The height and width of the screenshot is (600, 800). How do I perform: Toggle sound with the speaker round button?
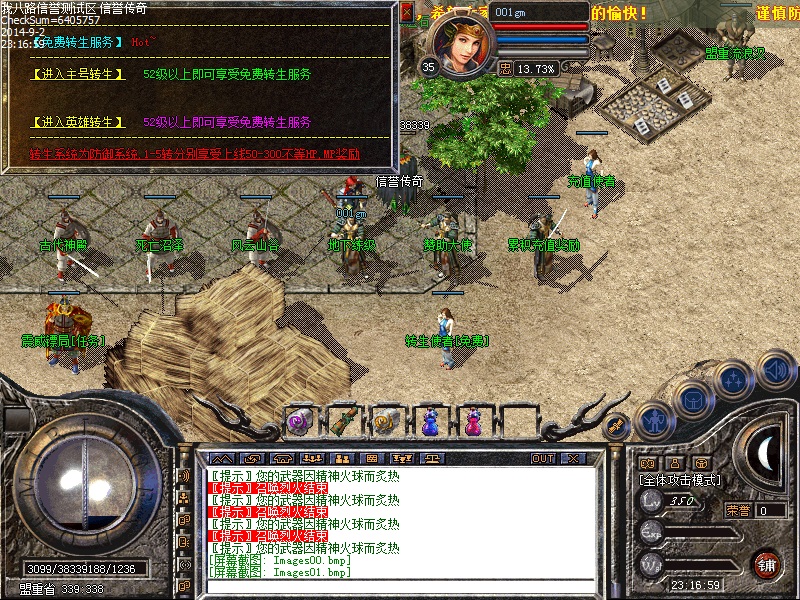coord(775,369)
